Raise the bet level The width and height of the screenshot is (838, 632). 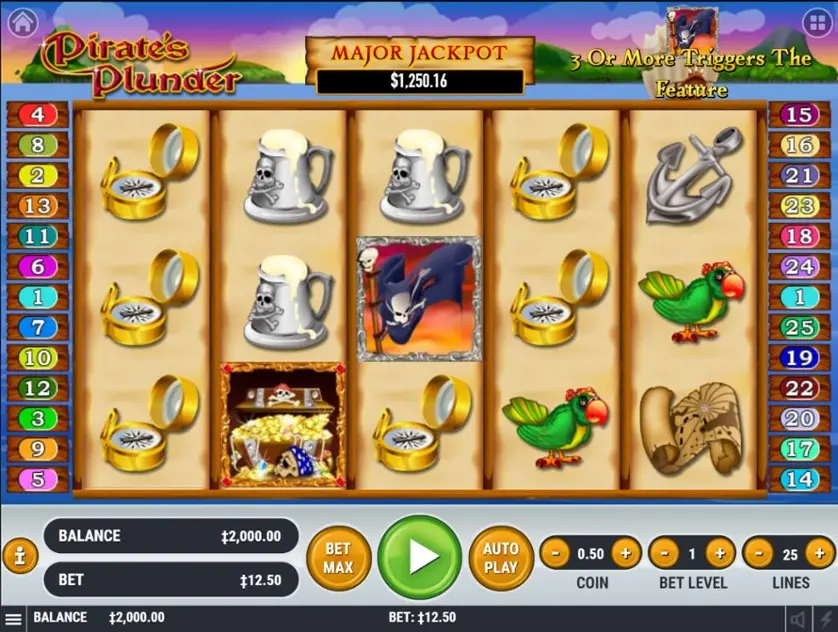719,552
